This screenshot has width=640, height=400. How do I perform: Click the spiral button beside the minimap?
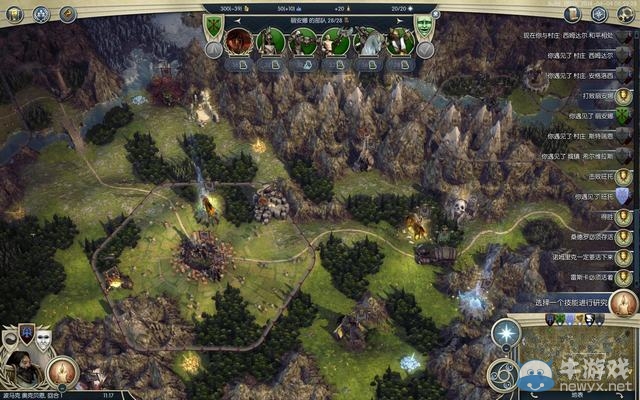pyautogui.click(x=503, y=376)
